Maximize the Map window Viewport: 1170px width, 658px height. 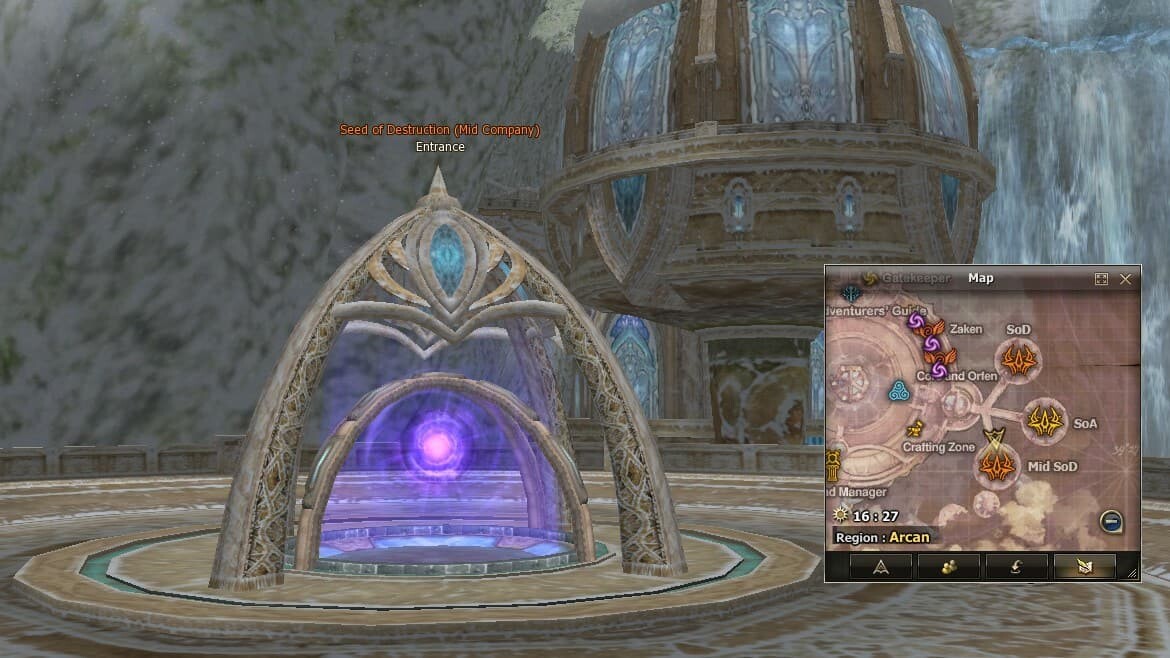(x=1101, y=279)
